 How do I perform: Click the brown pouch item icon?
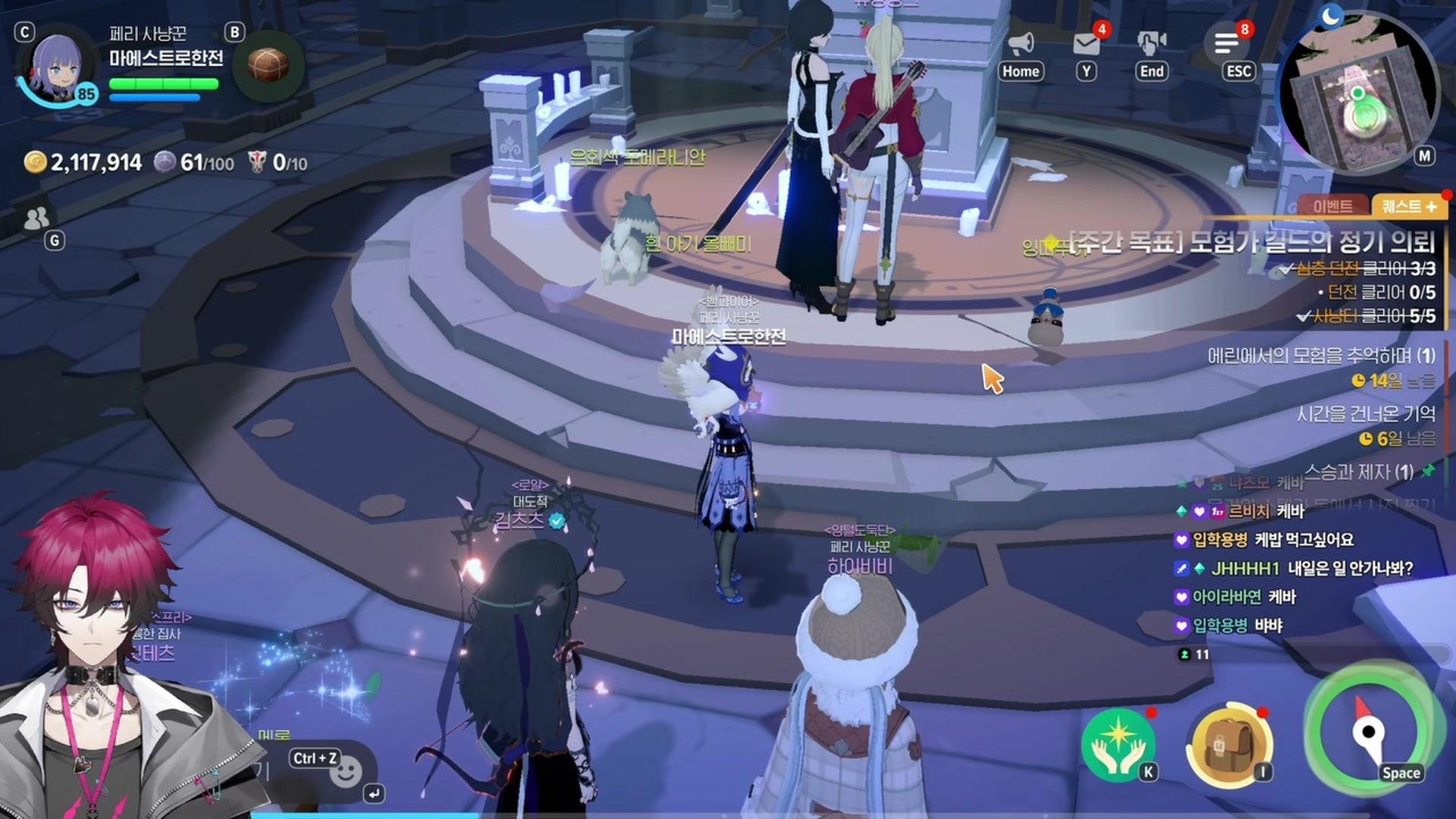[268, 65]
